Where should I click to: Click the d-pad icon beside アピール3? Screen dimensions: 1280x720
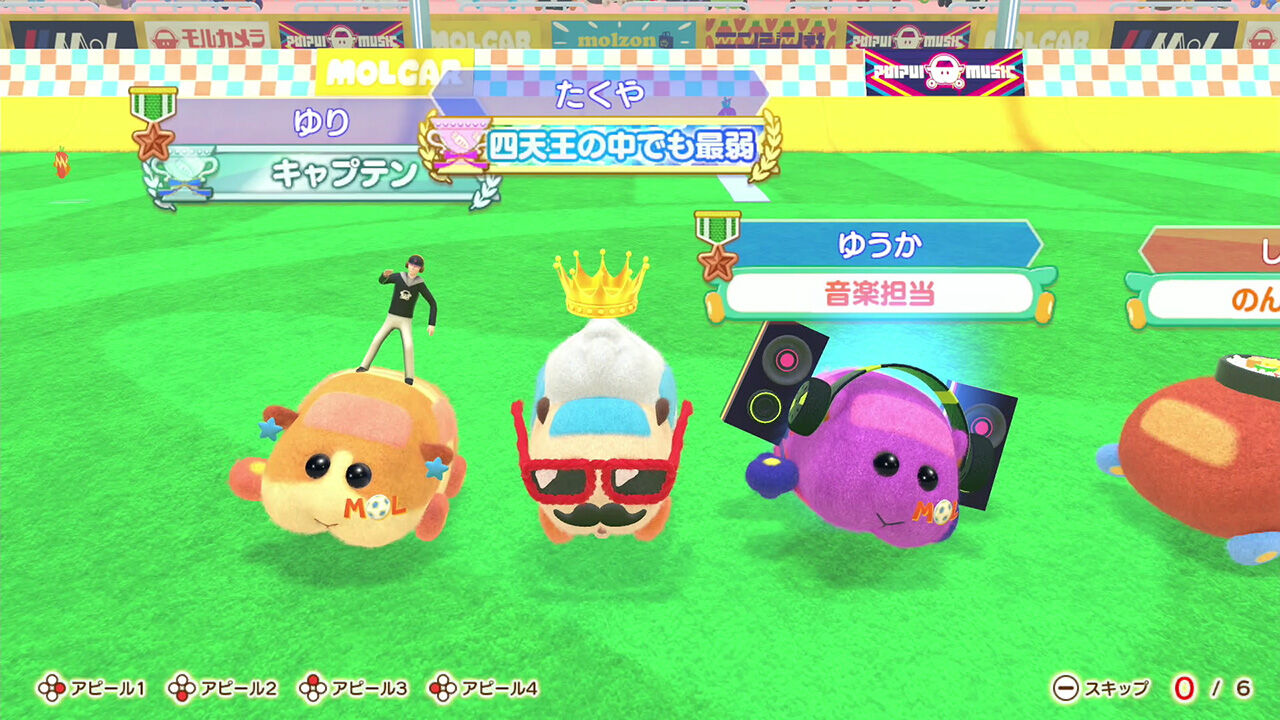(x=313, y=688)
